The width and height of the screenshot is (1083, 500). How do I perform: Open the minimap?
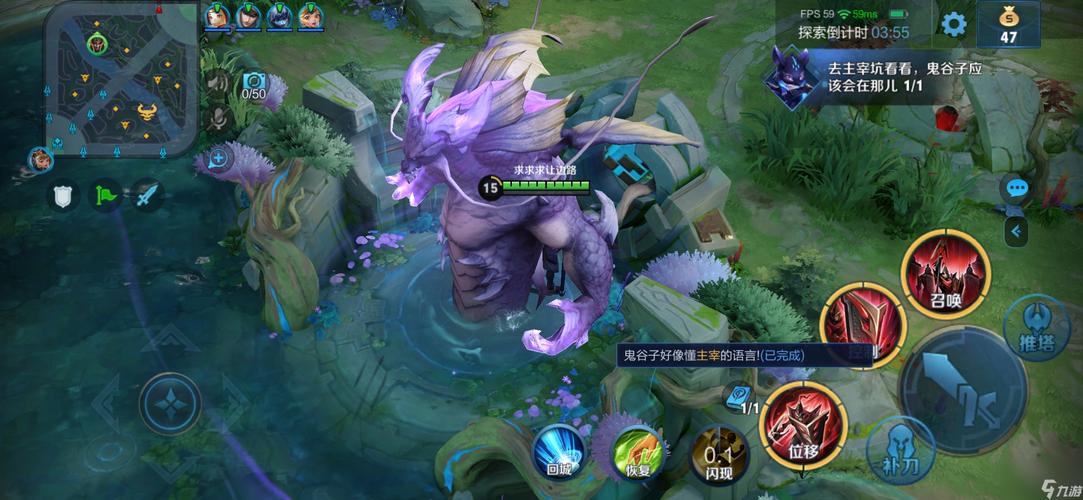120,78
